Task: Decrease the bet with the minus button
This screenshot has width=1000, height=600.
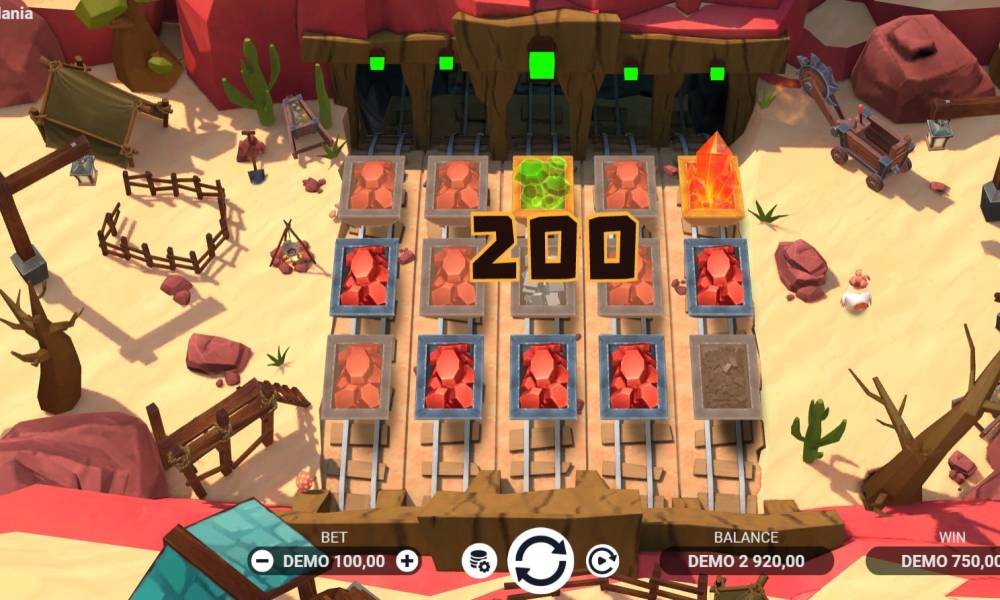Action: (263, 561)
